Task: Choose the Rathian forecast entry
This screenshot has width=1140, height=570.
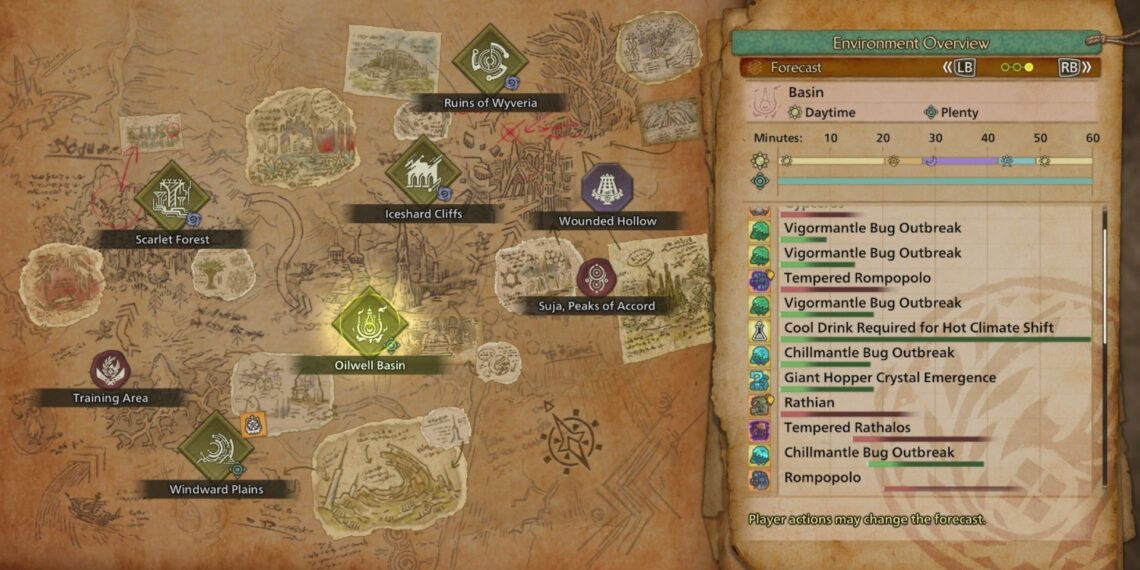Action: (x=809, y=403)
